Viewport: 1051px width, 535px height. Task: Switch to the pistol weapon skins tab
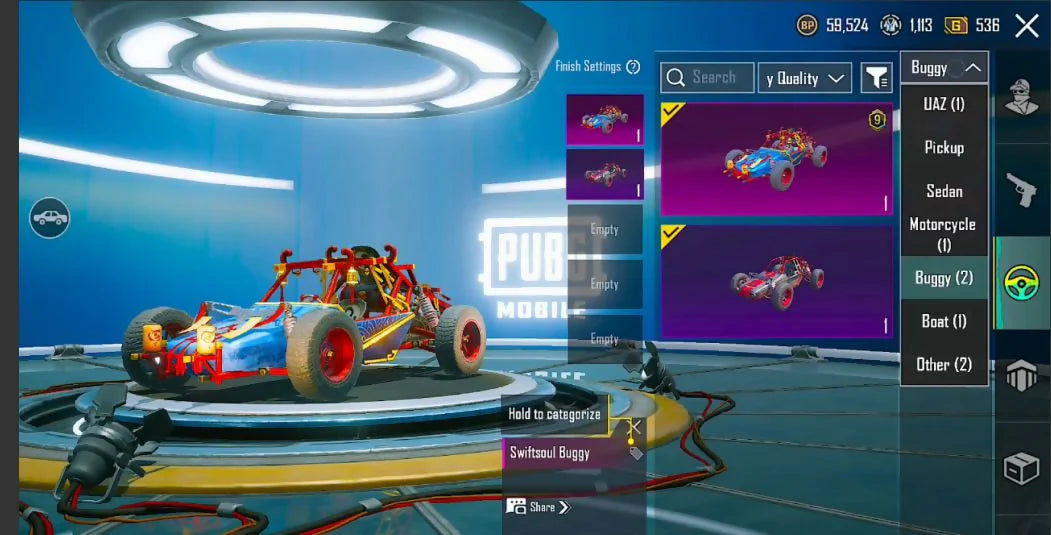pyautogui.click(x=1021, y=190)
